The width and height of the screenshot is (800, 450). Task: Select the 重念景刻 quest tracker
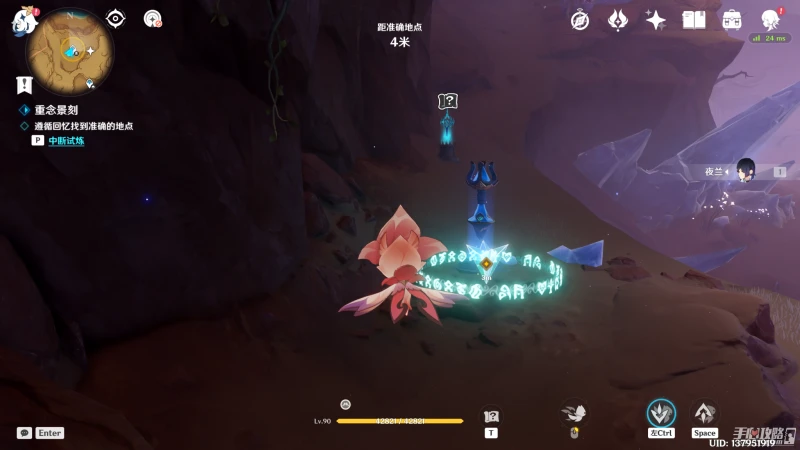click(x=56, y=110)
